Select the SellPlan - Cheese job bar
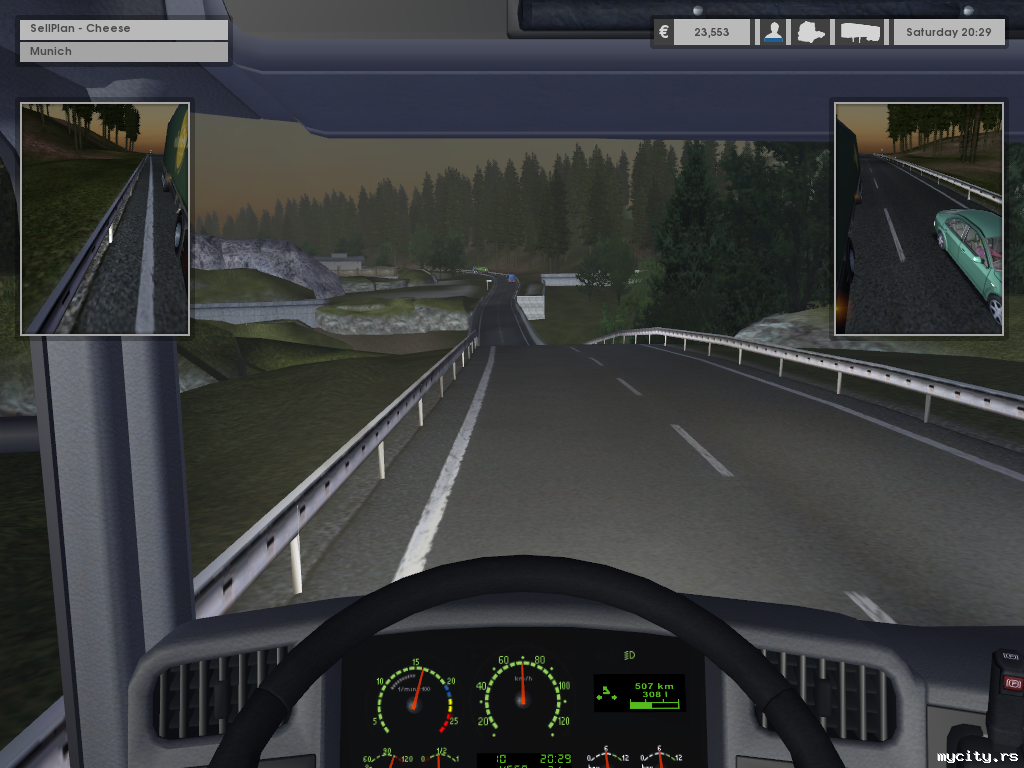This screenshot has height=768, width=1024. pyautogui.click(x=124, y=28)
